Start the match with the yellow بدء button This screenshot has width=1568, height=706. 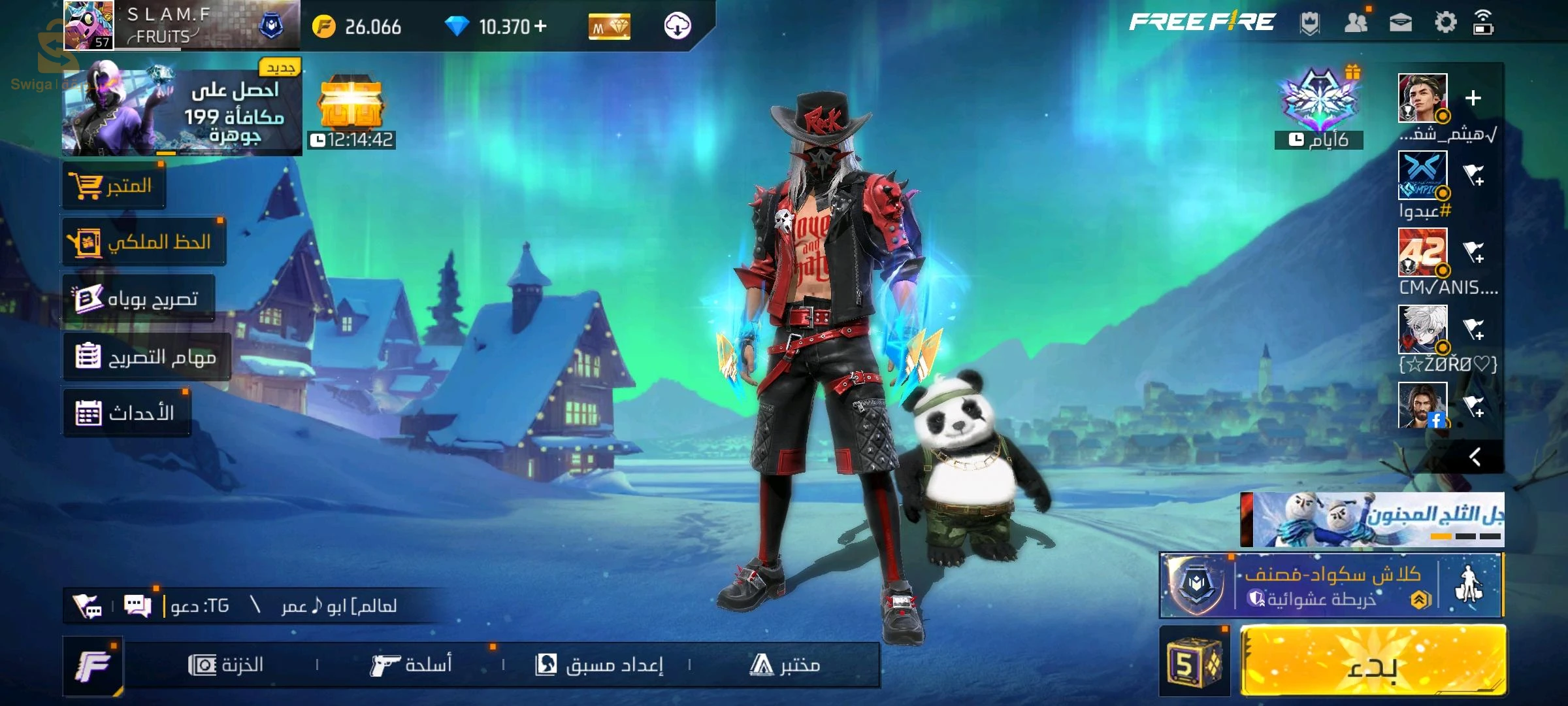pyautogui.click(x=1372, y=662)
